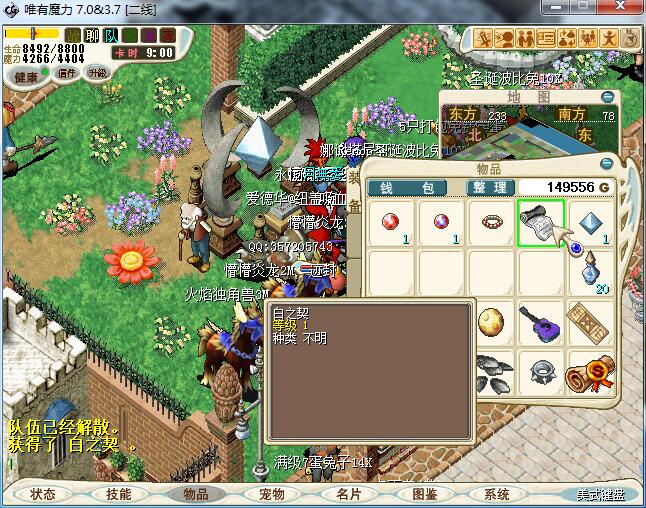Viewport: 646px width, 508px height.
Task: Open the 图鉴 album menu
Action: click(x=424, y=494)
